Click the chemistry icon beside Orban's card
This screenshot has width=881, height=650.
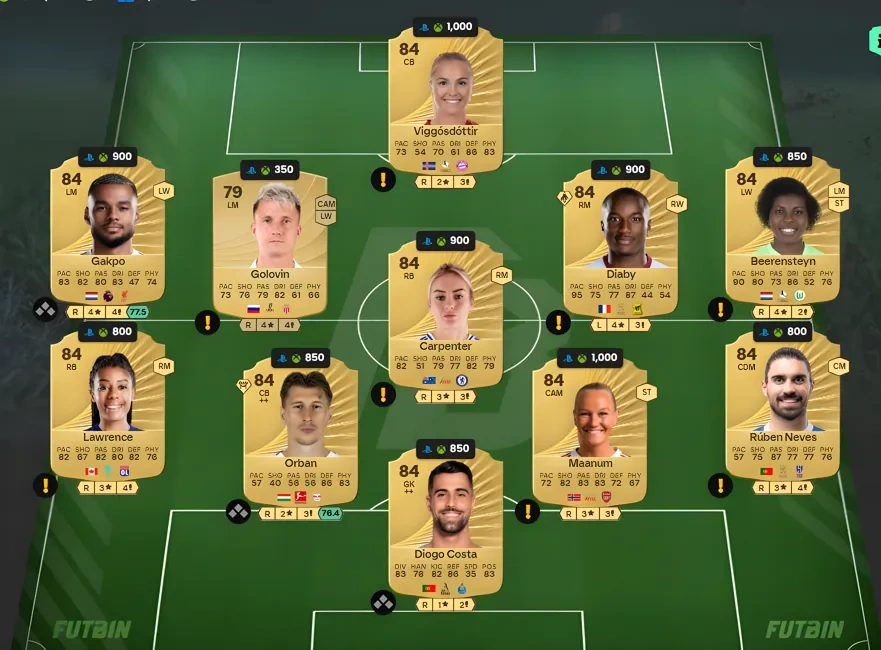click(x=238, y=512)
